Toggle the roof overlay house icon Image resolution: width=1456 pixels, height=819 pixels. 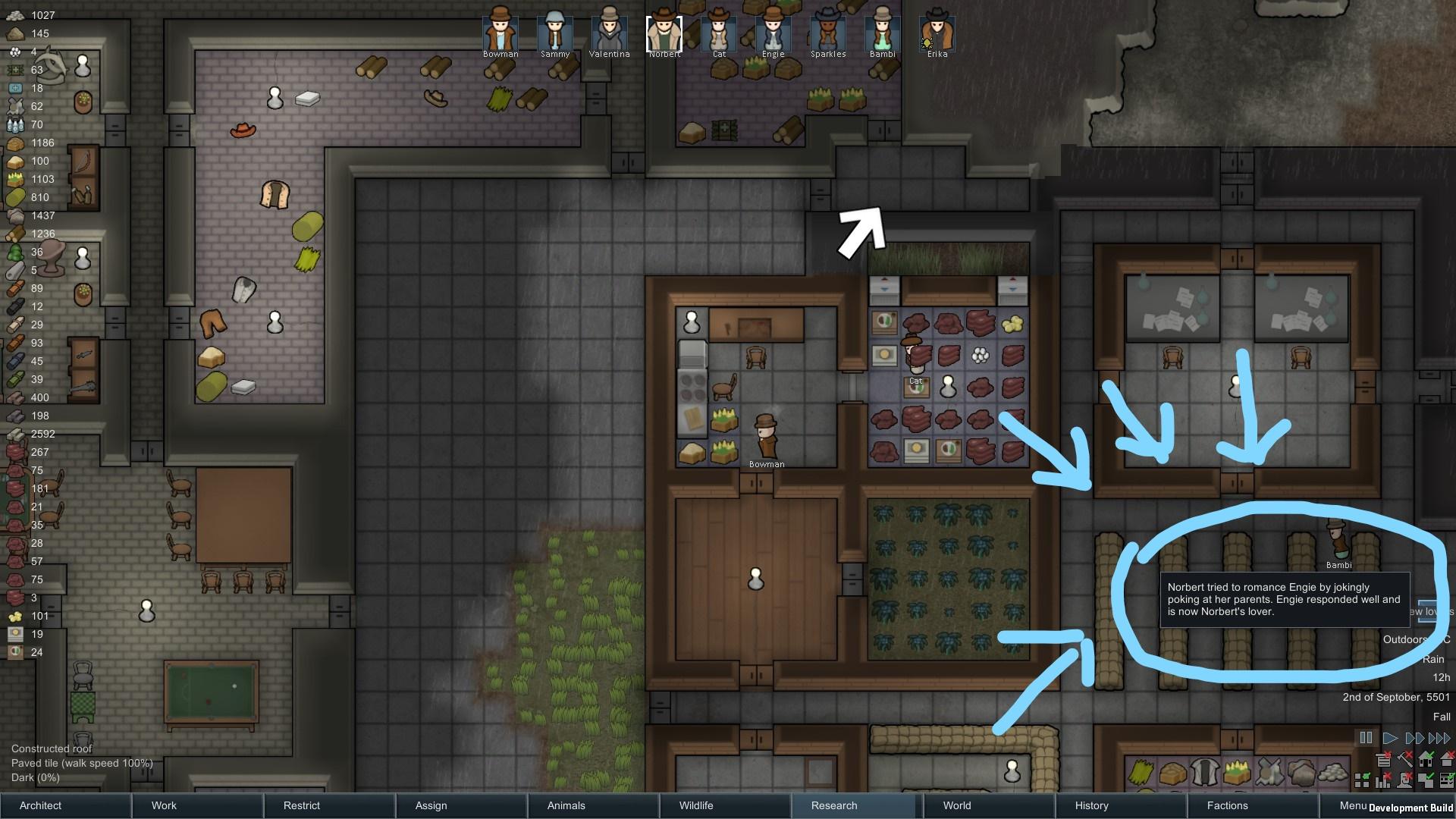(x=1448, y=760)
